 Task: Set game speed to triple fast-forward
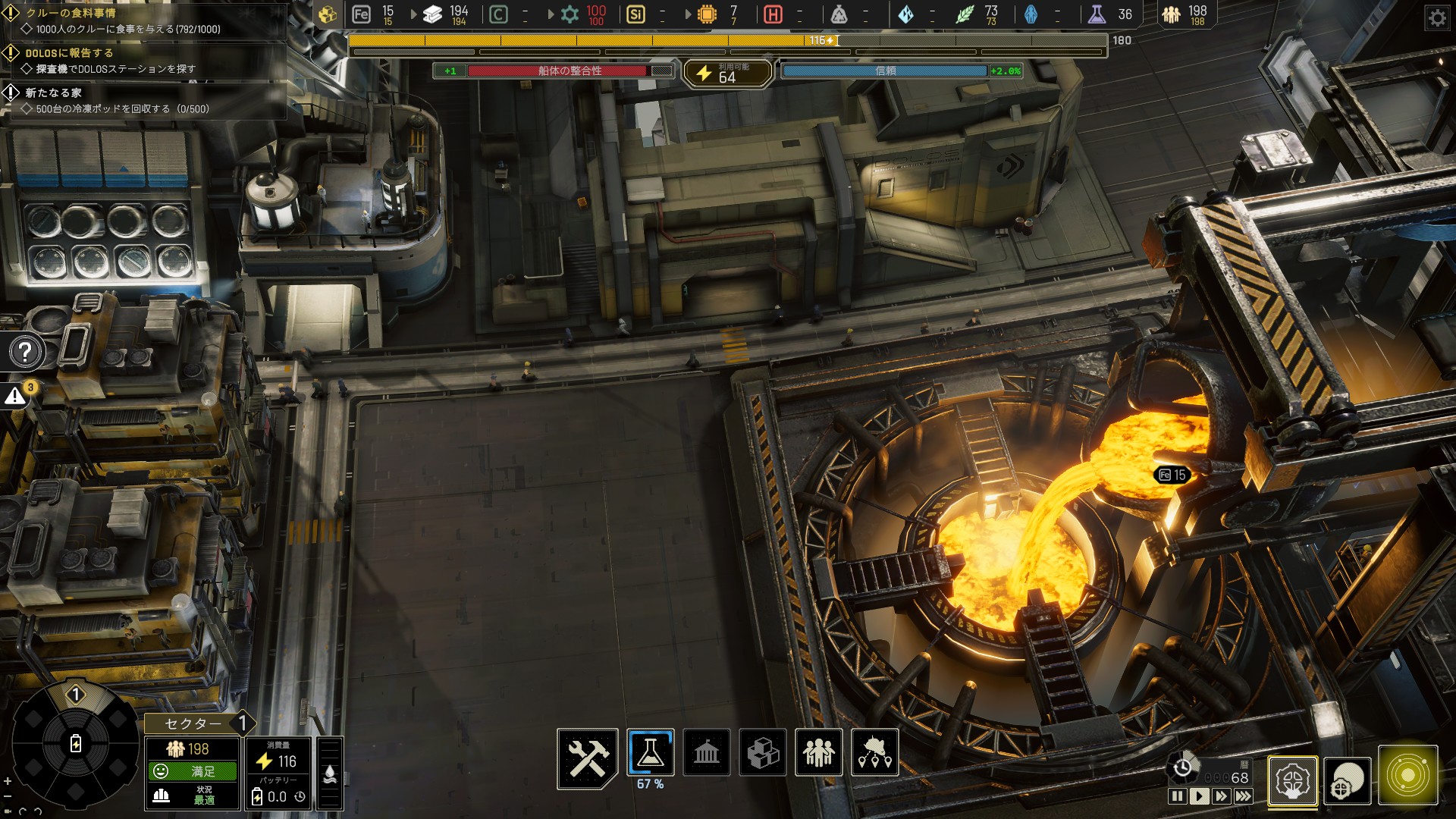(x=1243, y=796)
